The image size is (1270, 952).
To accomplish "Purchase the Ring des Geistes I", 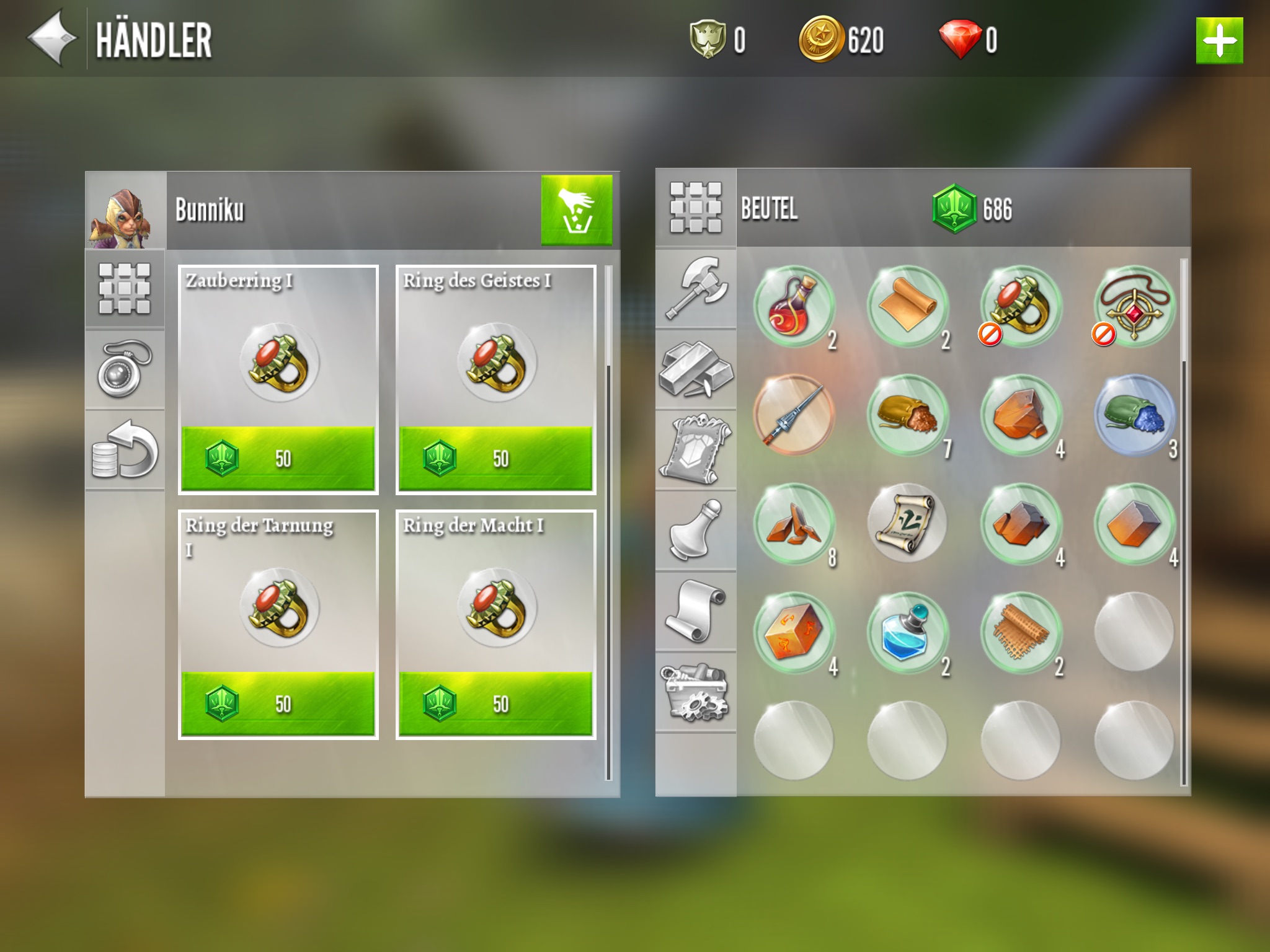I will click(x=495, y=458).
